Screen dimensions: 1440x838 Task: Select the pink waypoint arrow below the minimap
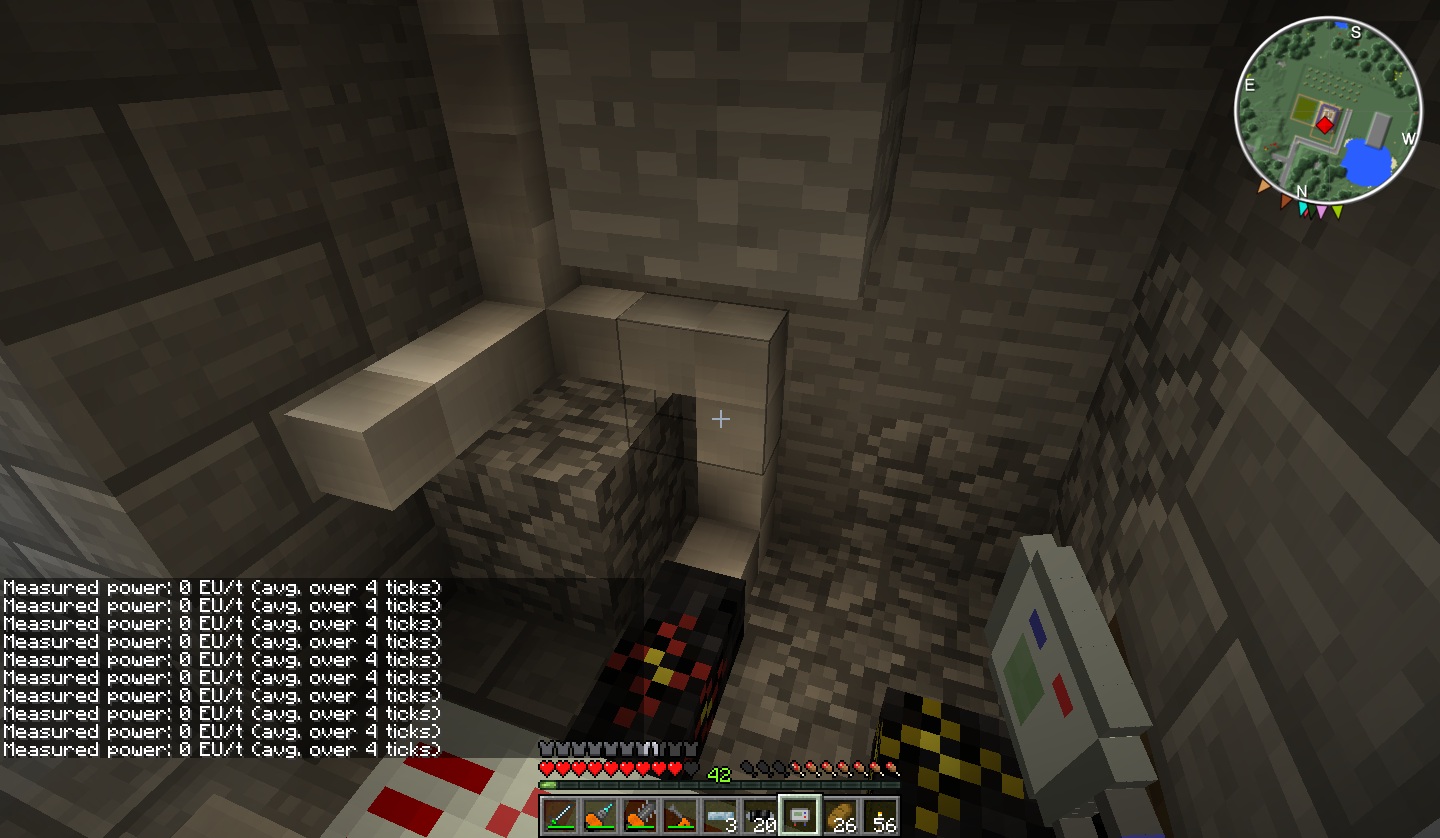pos(1321,211)
